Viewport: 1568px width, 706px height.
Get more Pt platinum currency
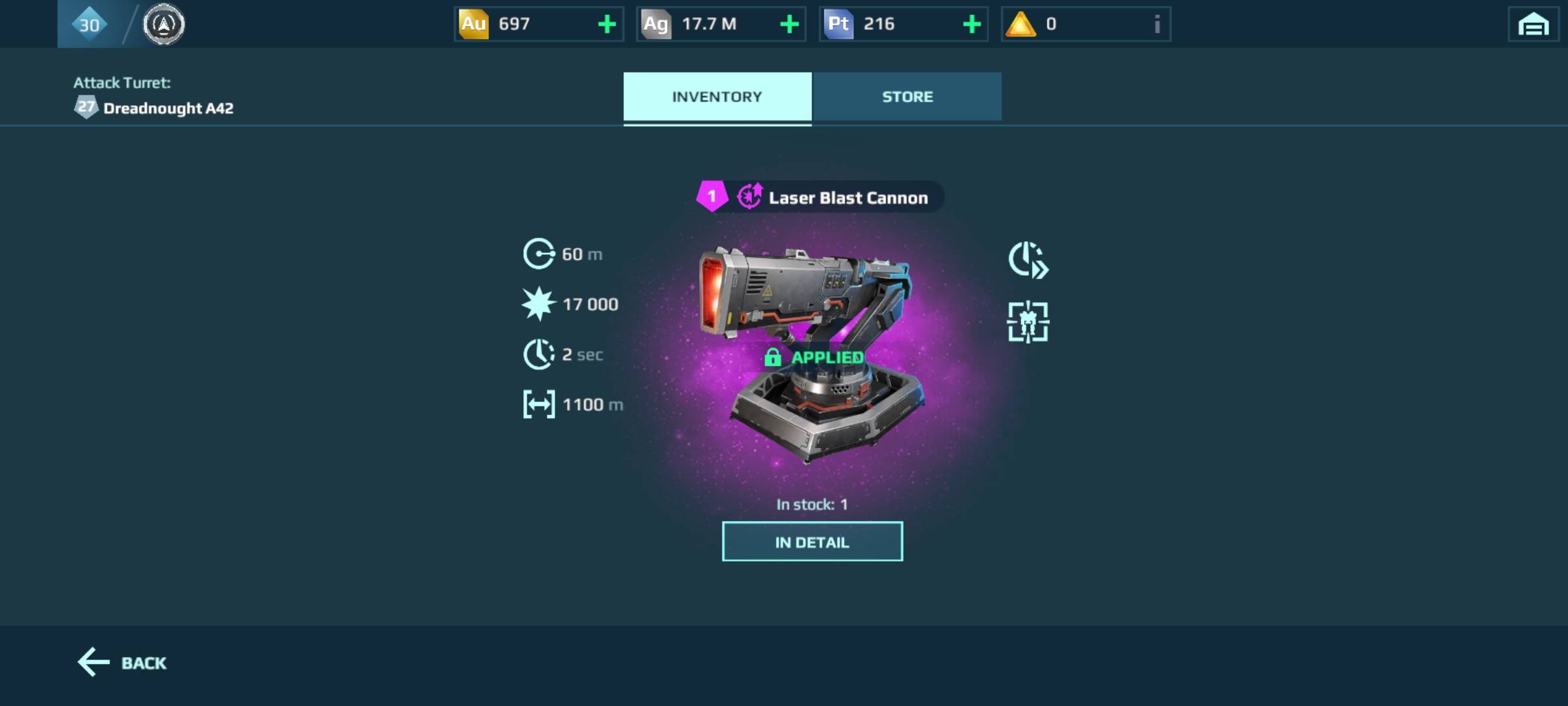tap(972, 25)
